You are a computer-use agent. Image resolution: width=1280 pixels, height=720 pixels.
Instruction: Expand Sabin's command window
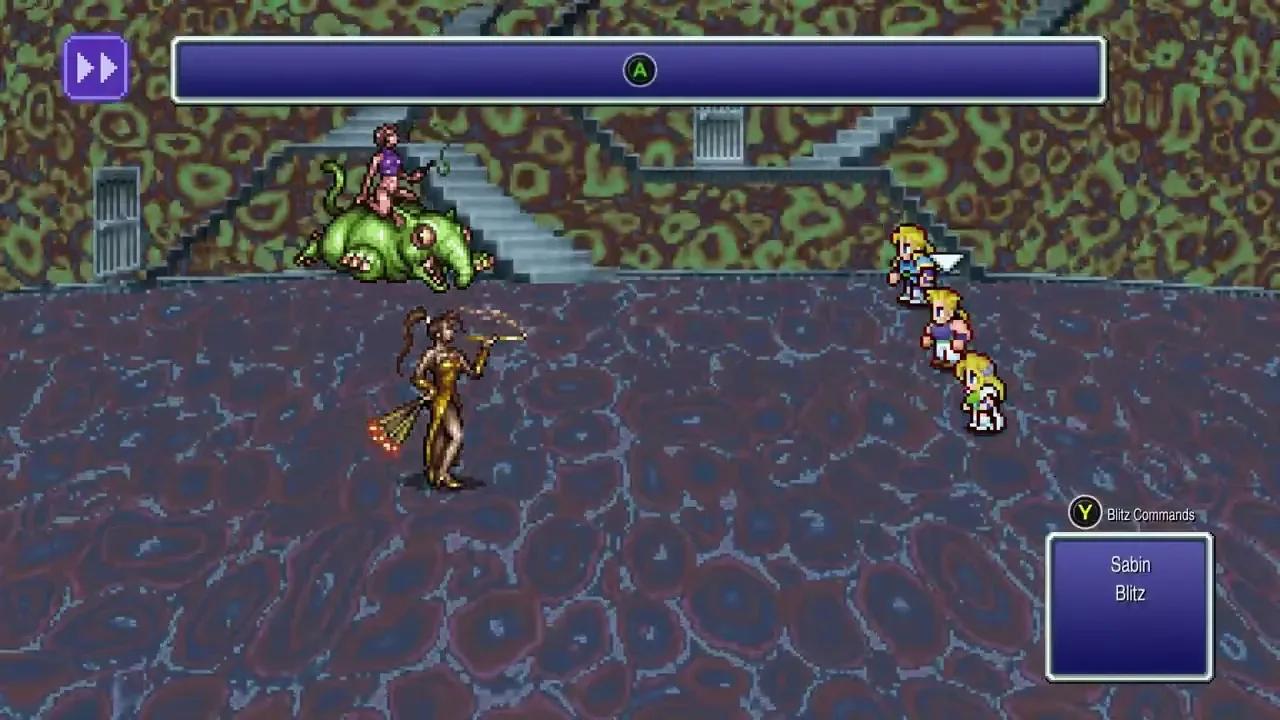pos(1129,605)
